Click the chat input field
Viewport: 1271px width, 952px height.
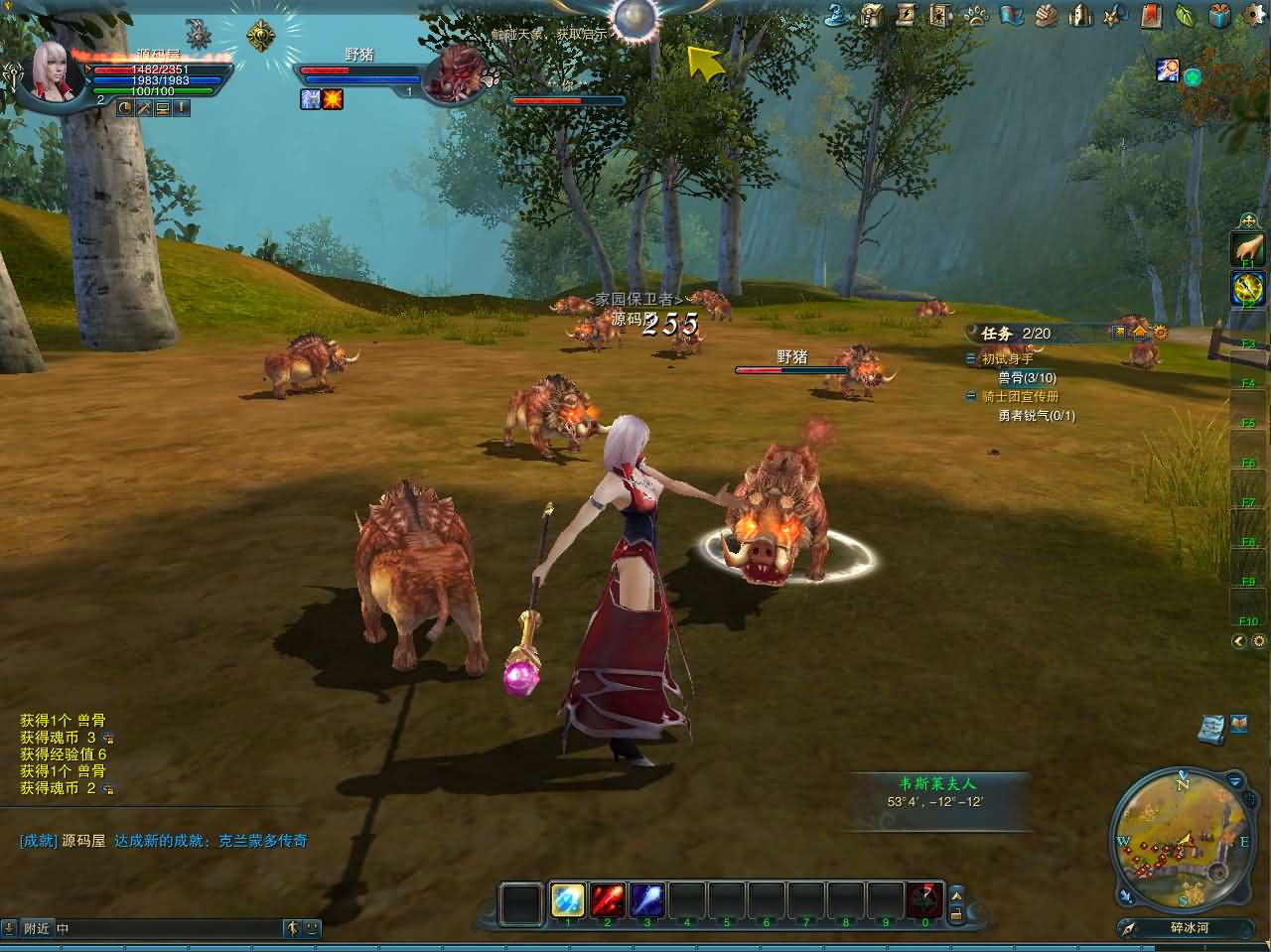[169, 928]
